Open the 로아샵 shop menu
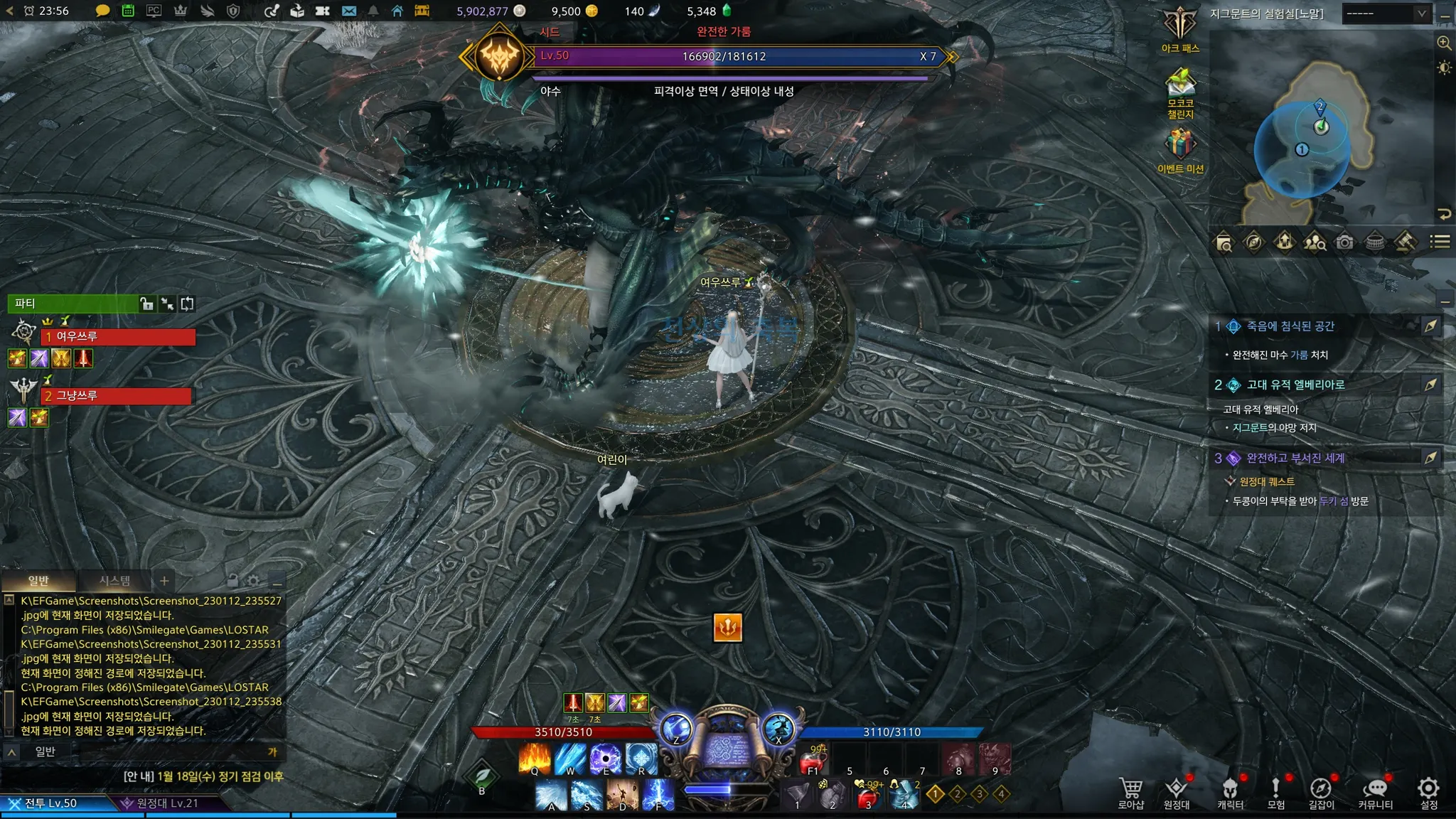The height and width of the screenshot is (819, 1456). click(x=1130, y=791)
